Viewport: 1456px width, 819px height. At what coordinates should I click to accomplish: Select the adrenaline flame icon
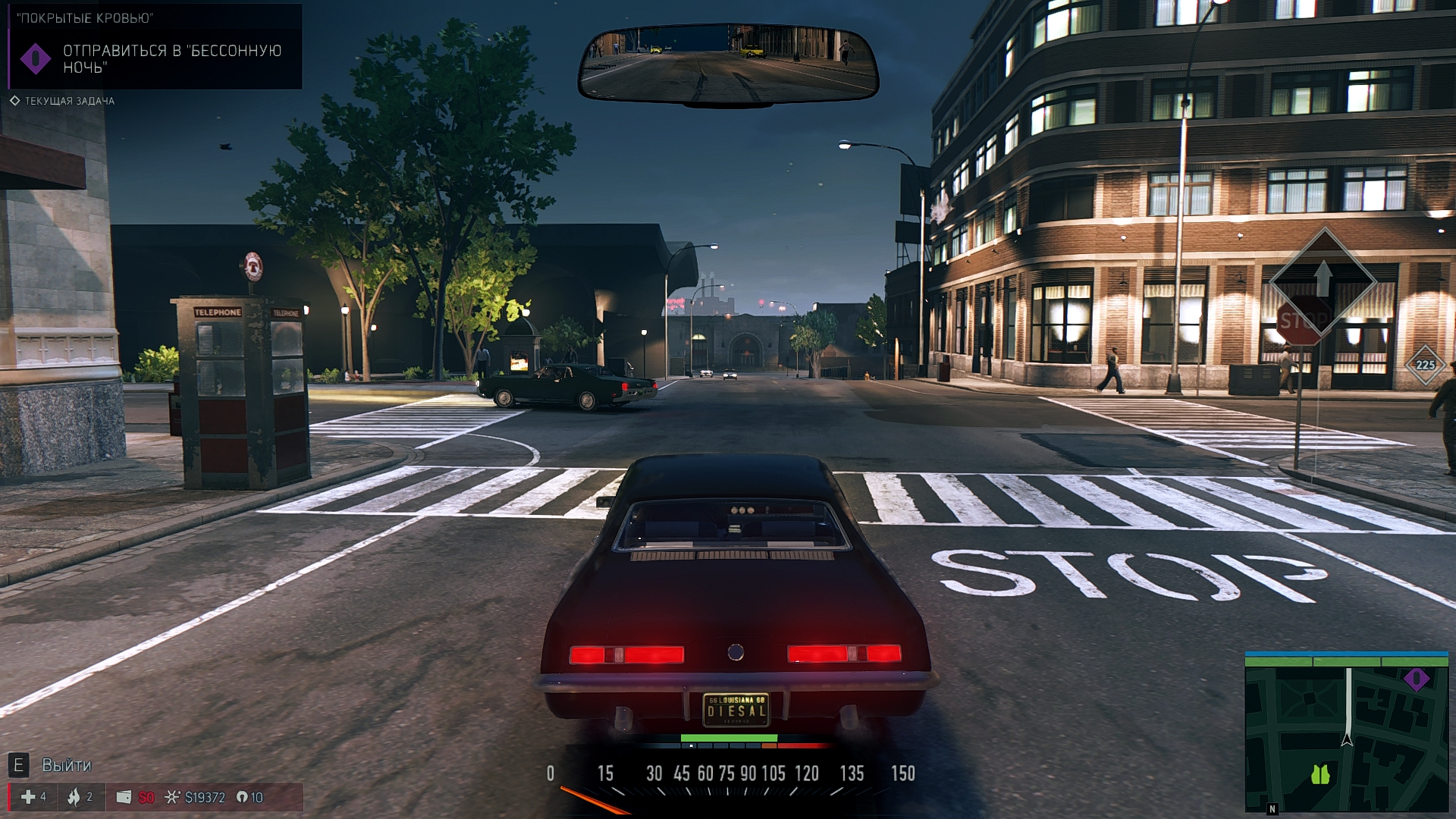tap(74, 797)
